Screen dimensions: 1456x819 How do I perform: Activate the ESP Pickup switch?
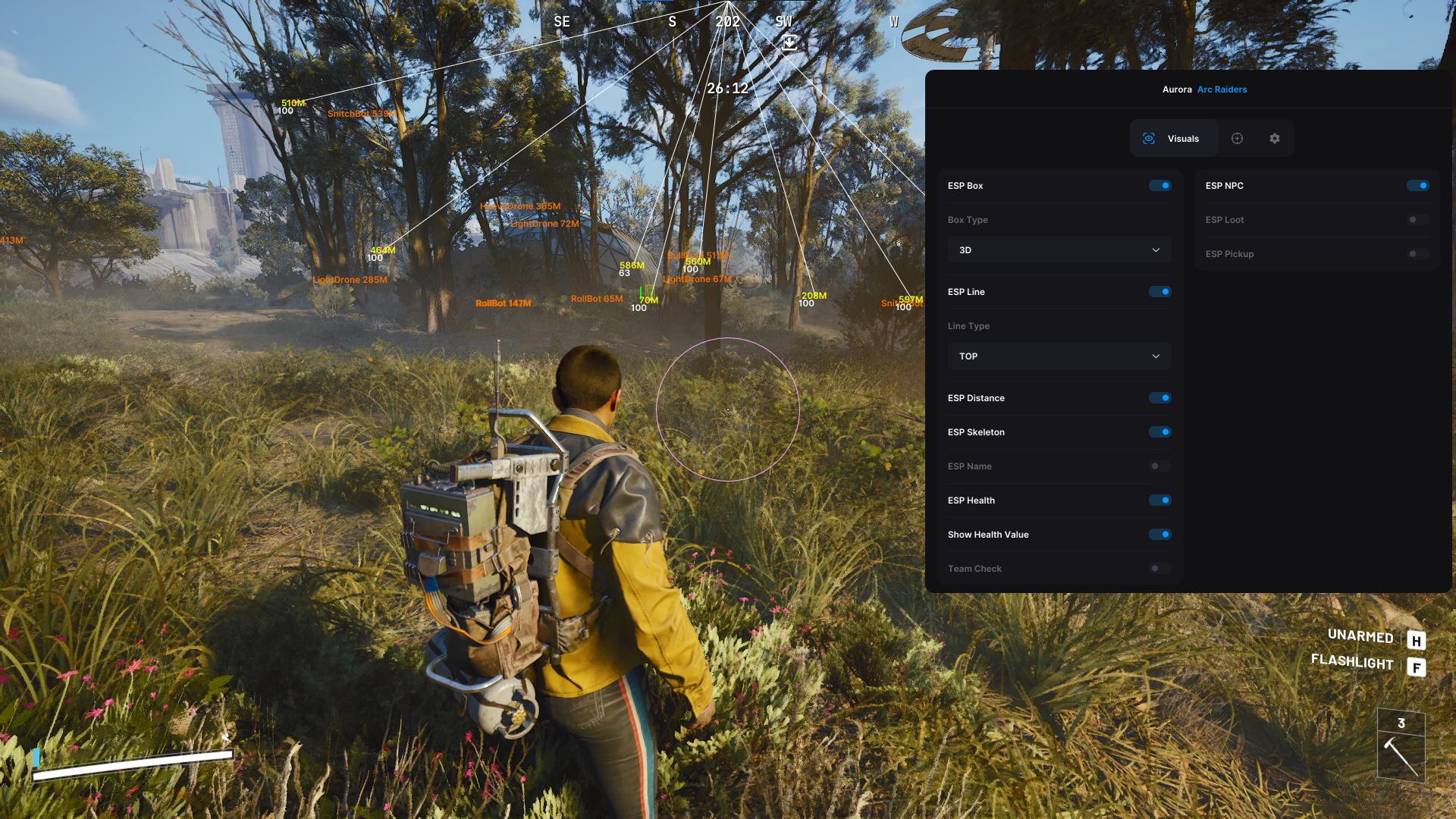coord(1417,254)
